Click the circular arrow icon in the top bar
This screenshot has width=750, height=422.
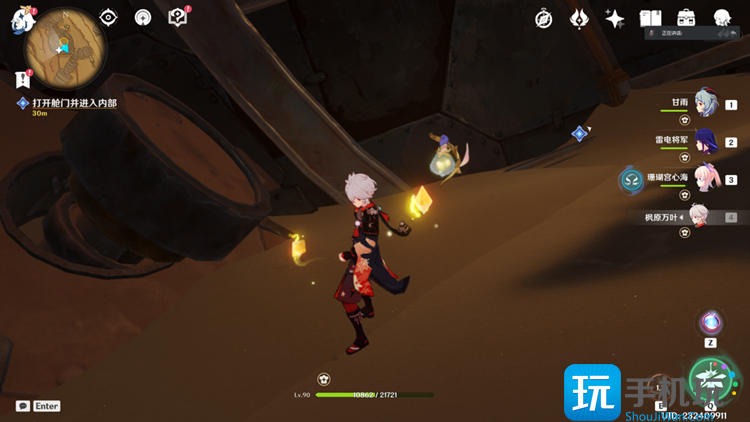pos(143,18)
